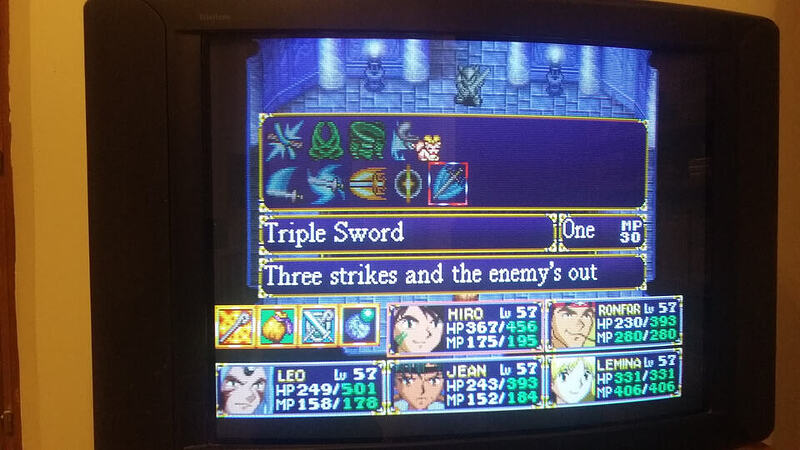The height and width of the screenshot is (450, 800).
Task: Select the crossed blue blades skill icon
Action: (x=283, y=140)
